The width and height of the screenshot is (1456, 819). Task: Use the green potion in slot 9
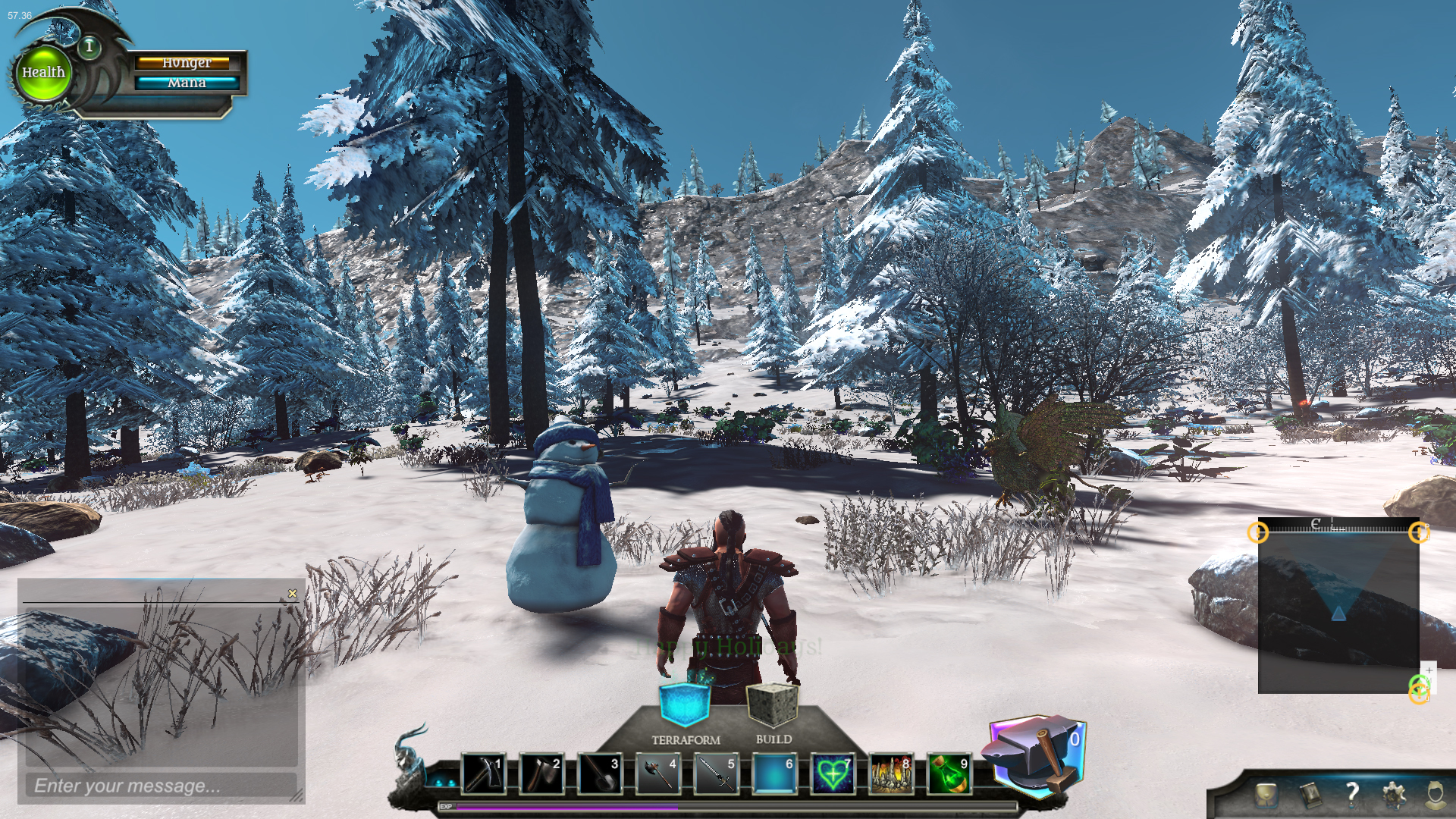(x=949, y=774)
